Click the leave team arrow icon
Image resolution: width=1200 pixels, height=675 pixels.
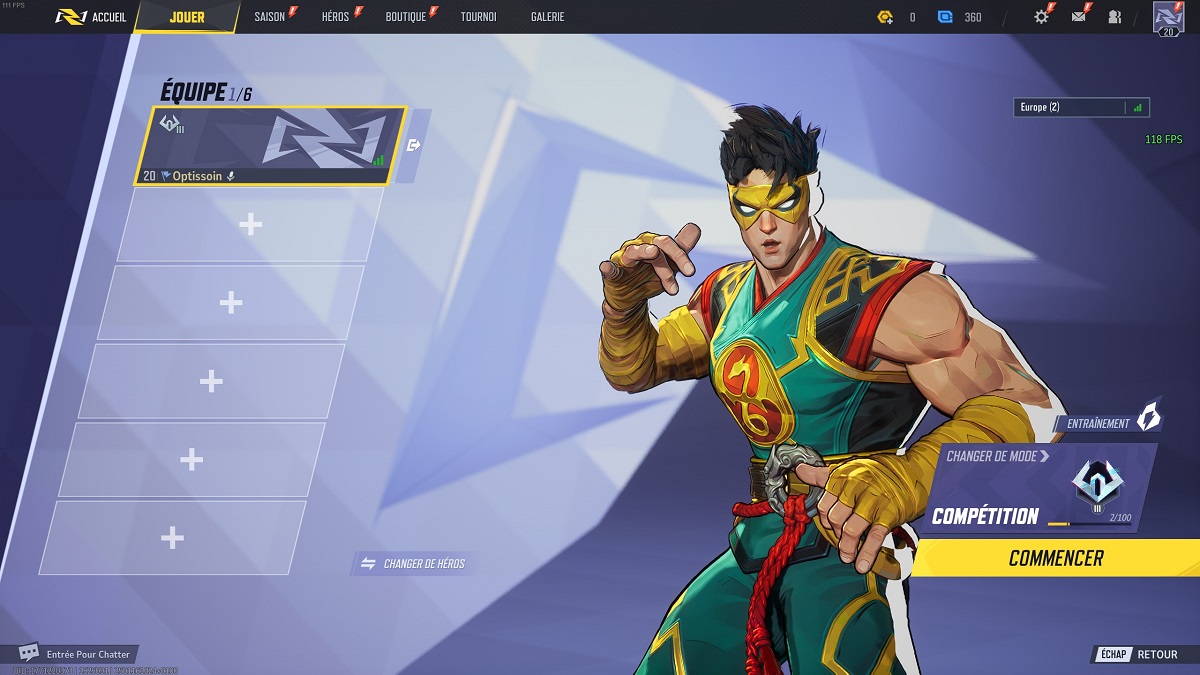[x=414, y=146]
